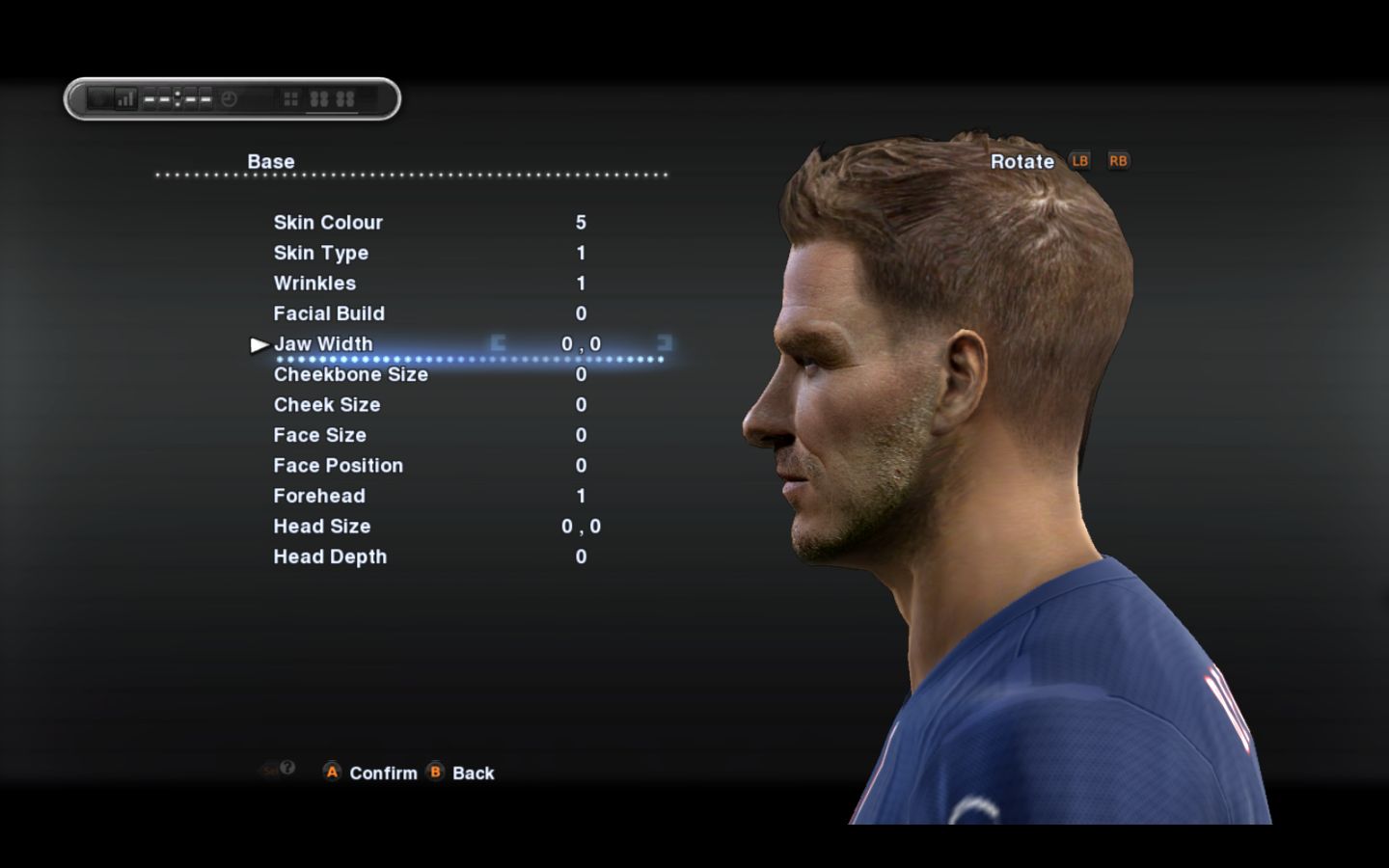Open the Wrinkles setting
The image size is (1389, 868).
pos(314,284)
